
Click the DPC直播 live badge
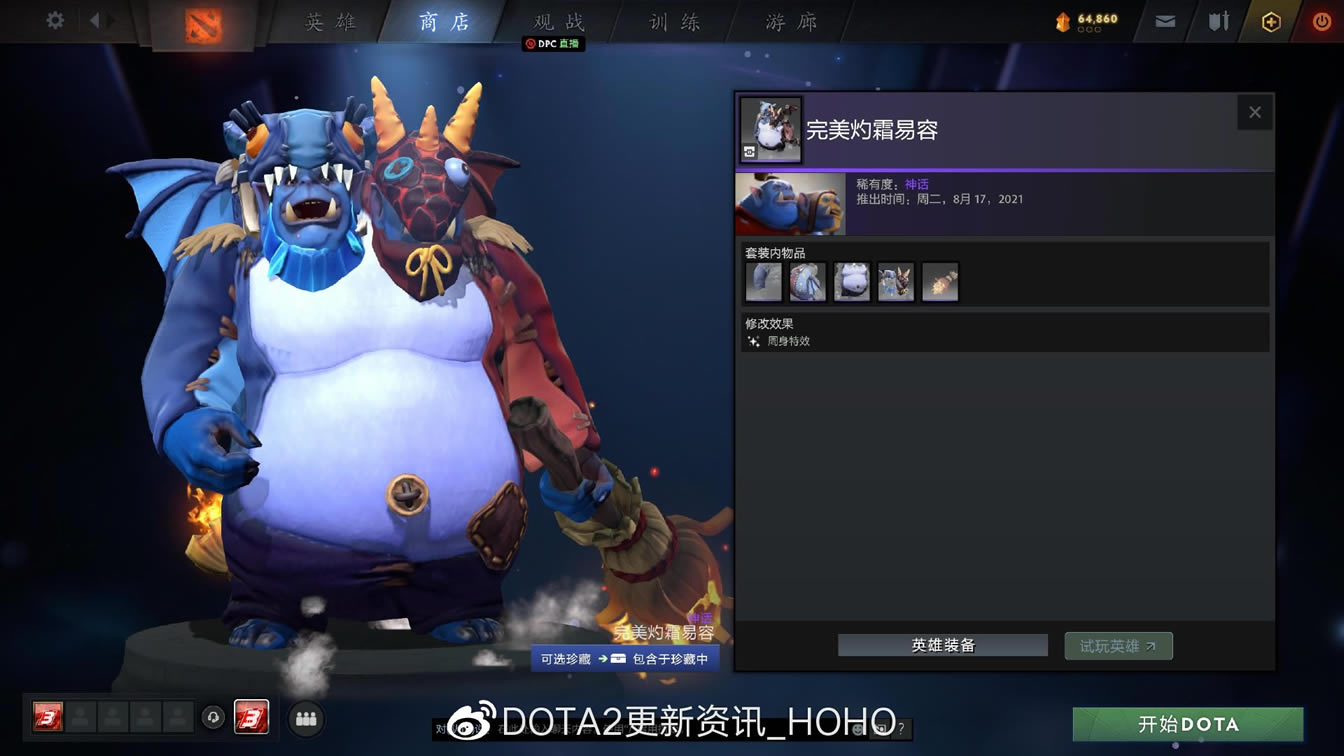point(554,44)
